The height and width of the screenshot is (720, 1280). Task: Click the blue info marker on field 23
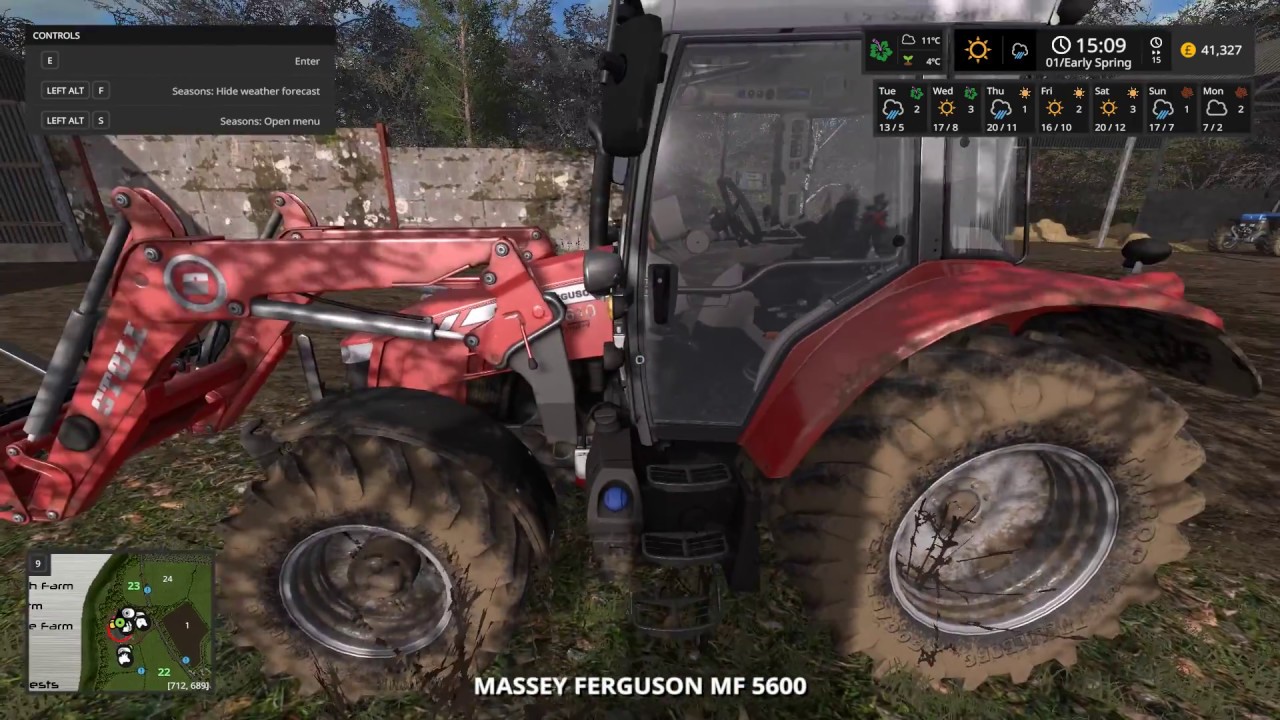pyautogui.click(x=148, y=589)
